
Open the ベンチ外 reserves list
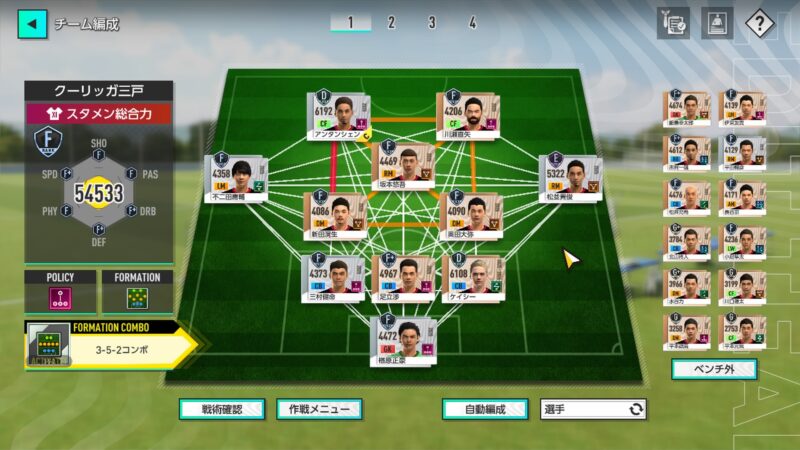point(713,369)
